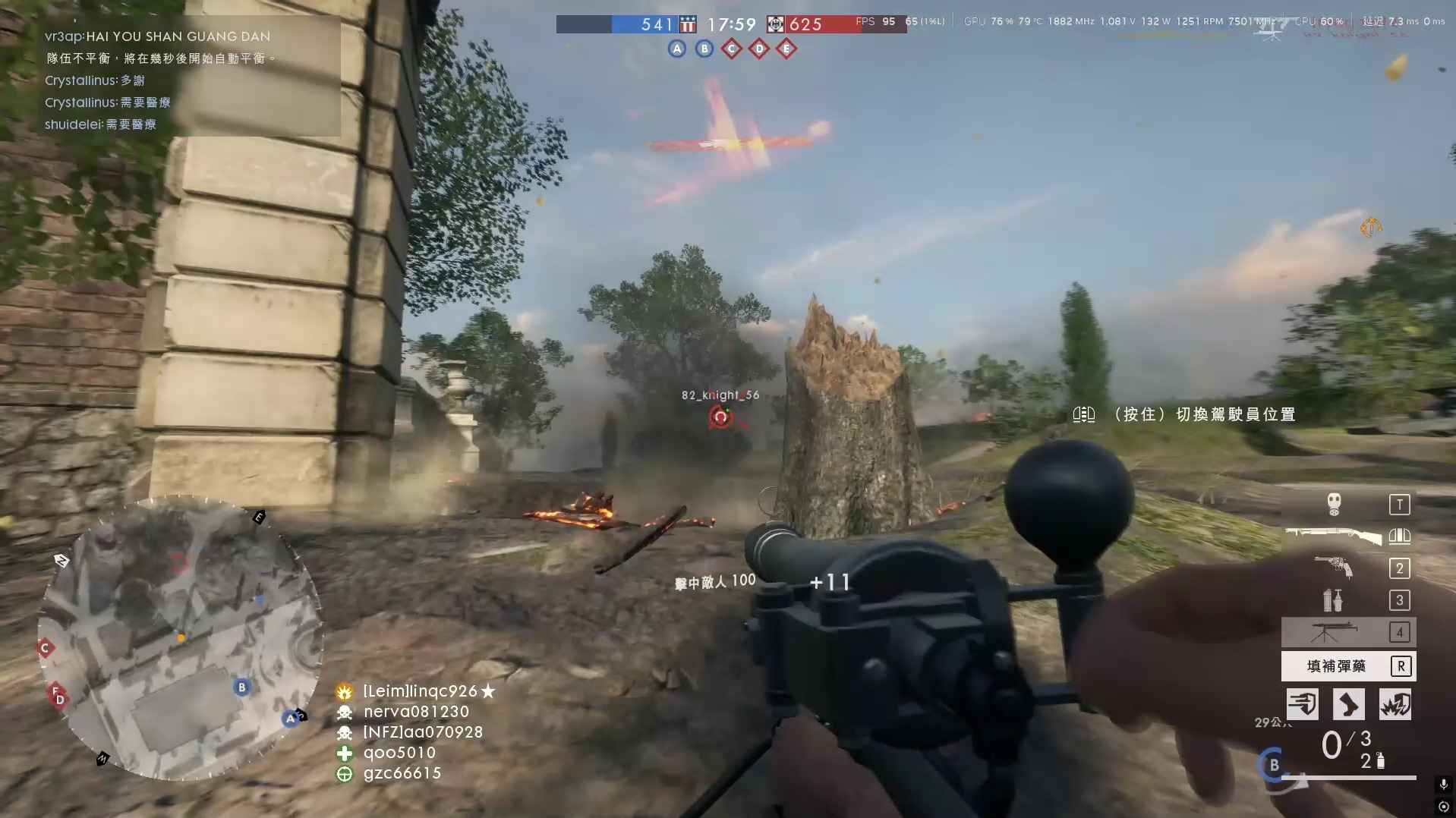Open the chat log box
The image size is (1456, 818).
point(189,76)
